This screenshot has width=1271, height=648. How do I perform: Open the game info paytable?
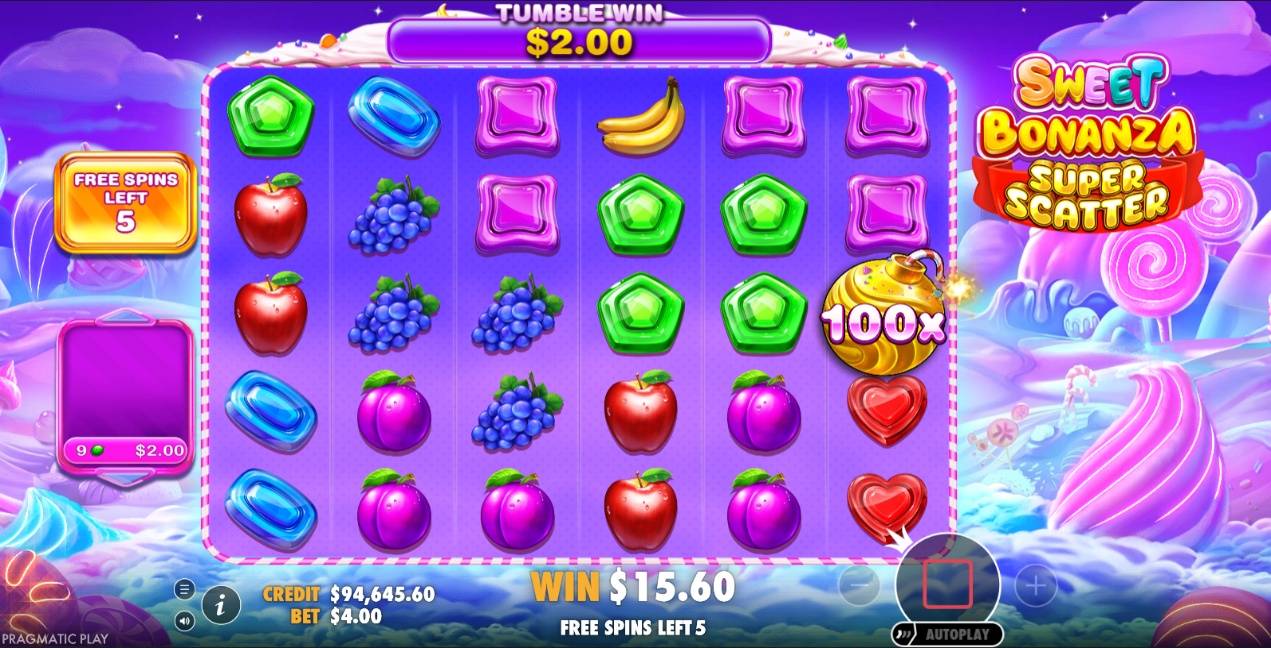tap(221, 604)
